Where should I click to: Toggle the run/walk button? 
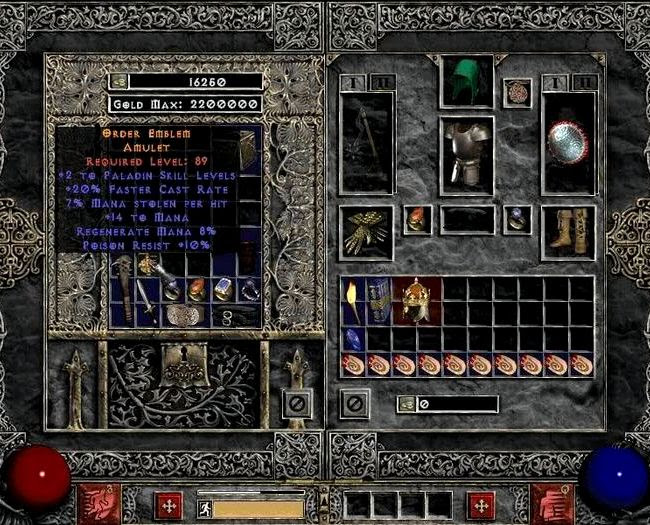204,509
